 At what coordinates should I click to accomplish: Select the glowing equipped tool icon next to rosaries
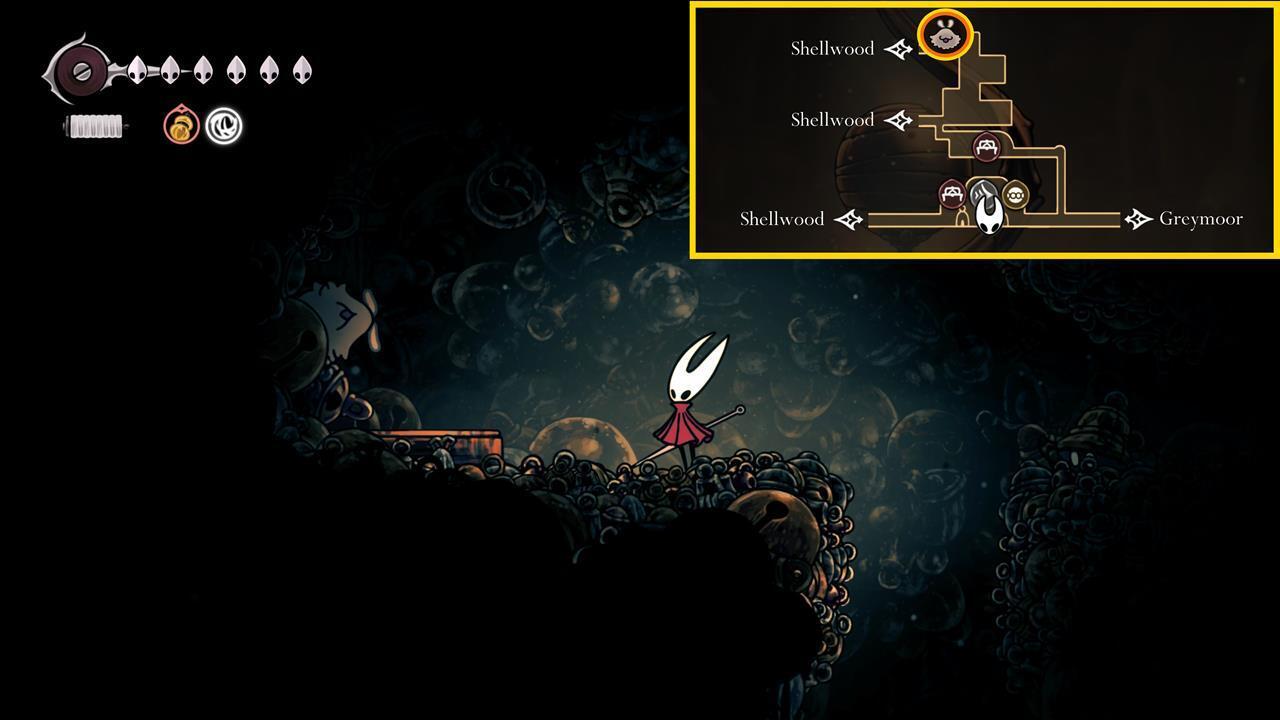tap(222, 126)
